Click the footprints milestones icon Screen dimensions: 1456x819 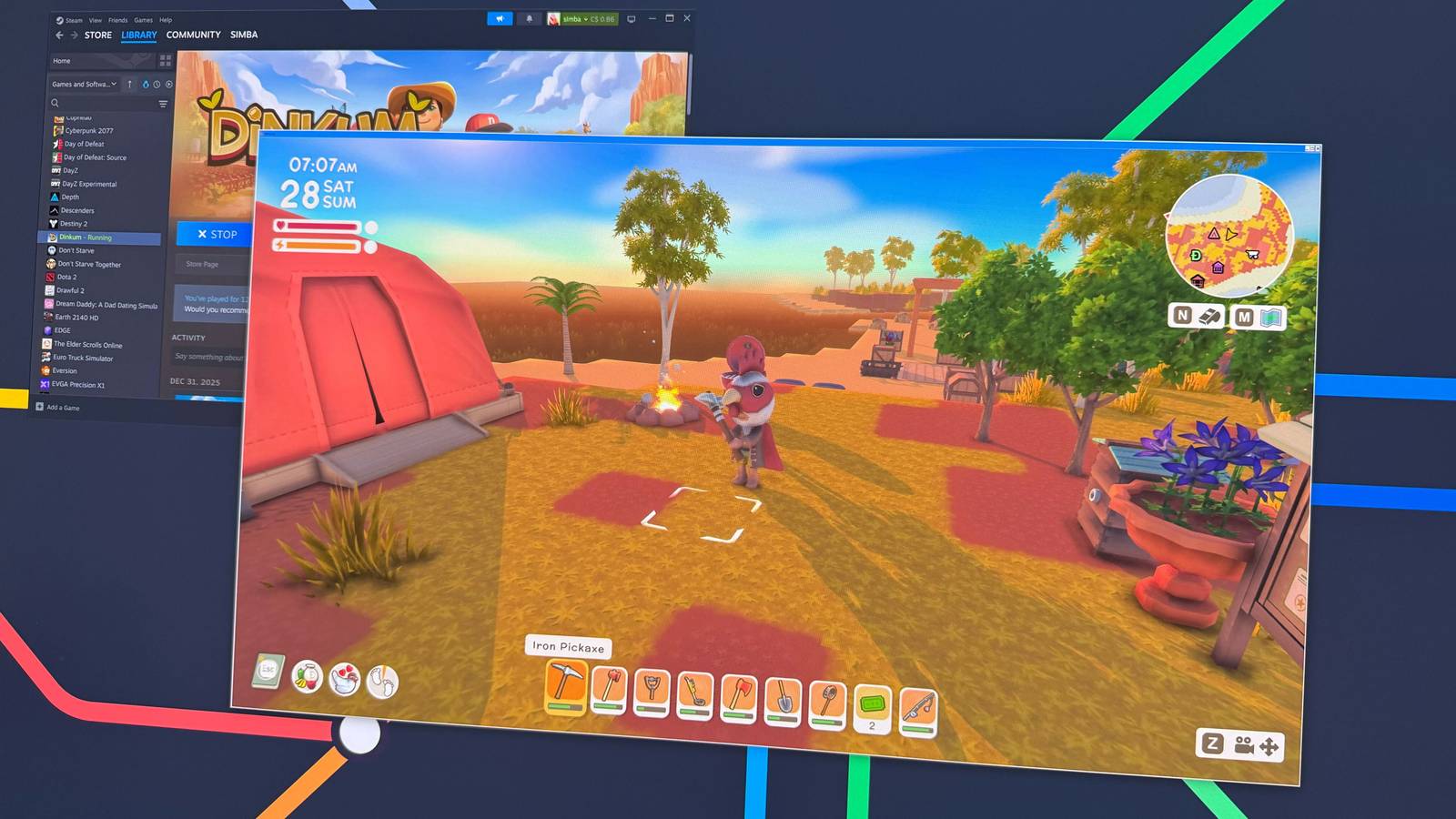[385, 681]
